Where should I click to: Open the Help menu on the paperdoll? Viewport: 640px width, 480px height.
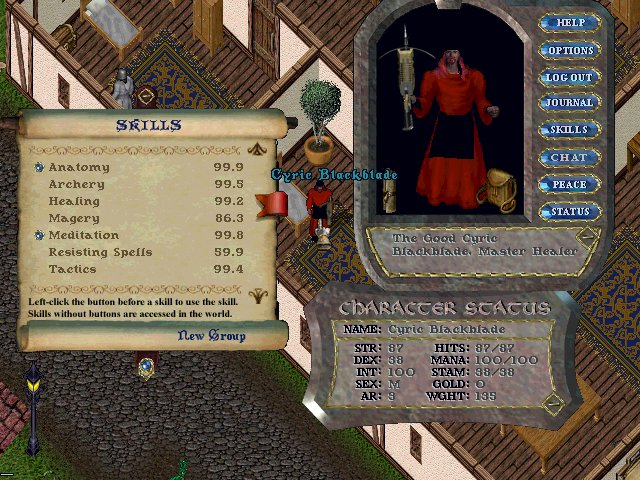[x=571, y=23]
